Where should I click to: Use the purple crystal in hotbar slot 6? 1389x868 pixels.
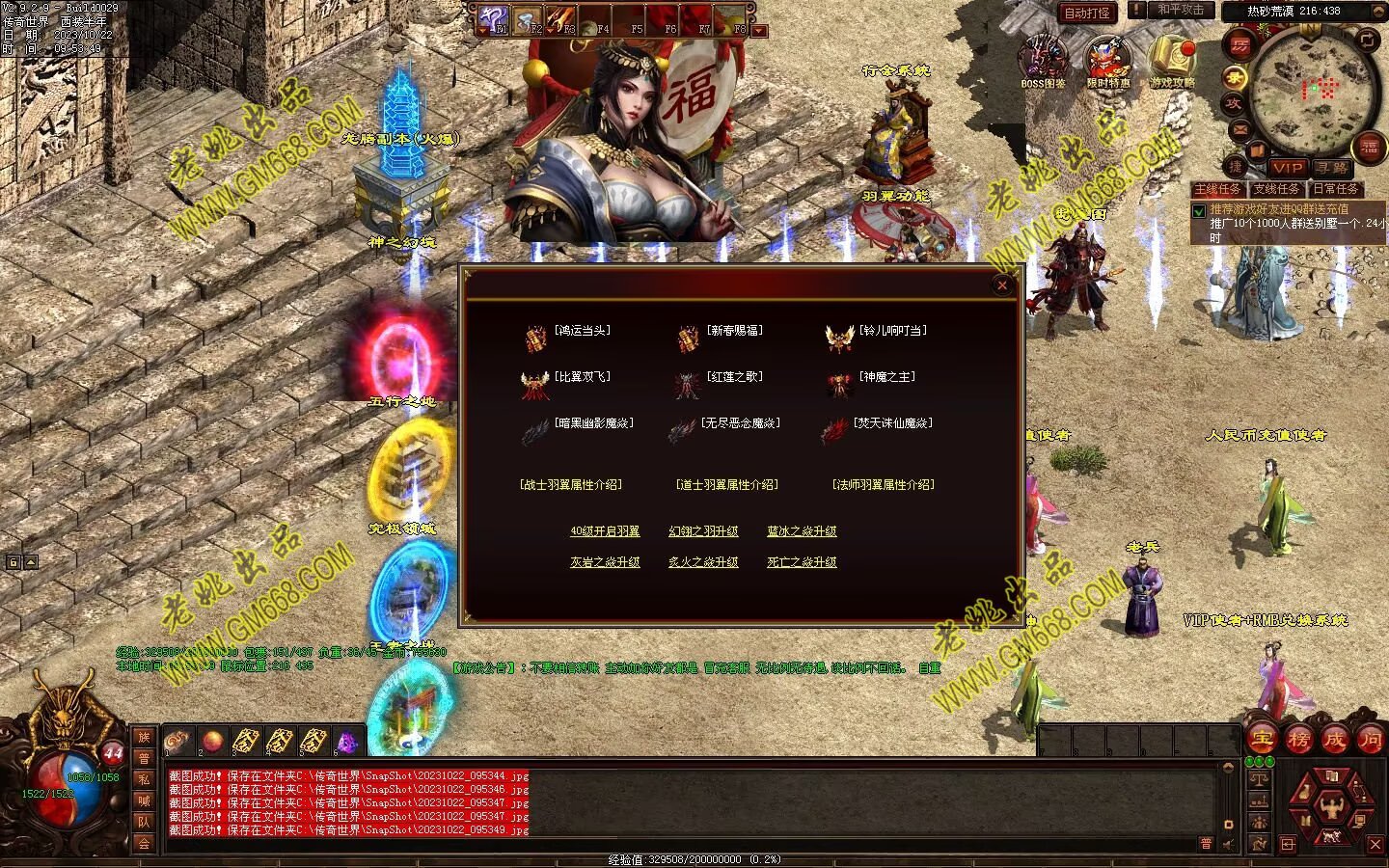pos(345,742)
